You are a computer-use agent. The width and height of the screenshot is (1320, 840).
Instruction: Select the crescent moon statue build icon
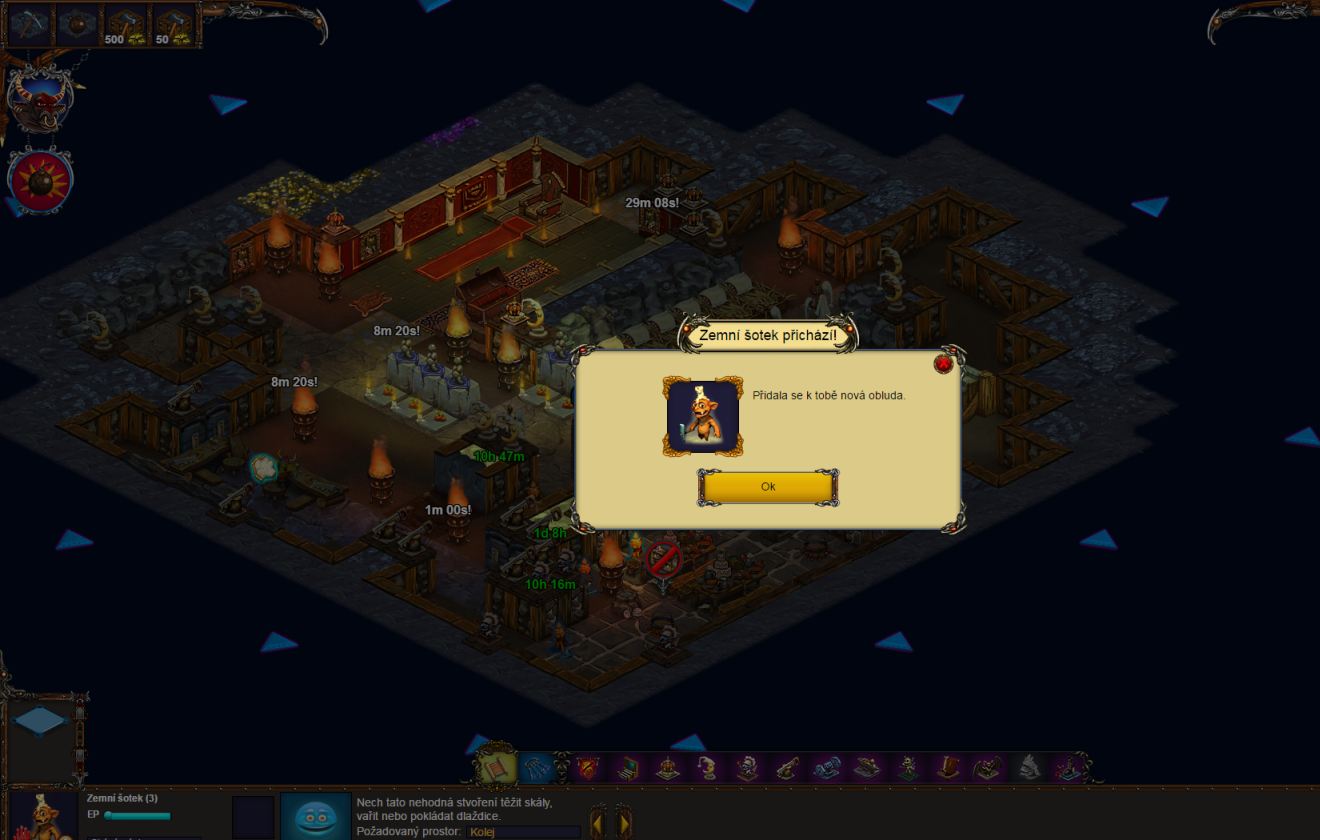(708, 768)
